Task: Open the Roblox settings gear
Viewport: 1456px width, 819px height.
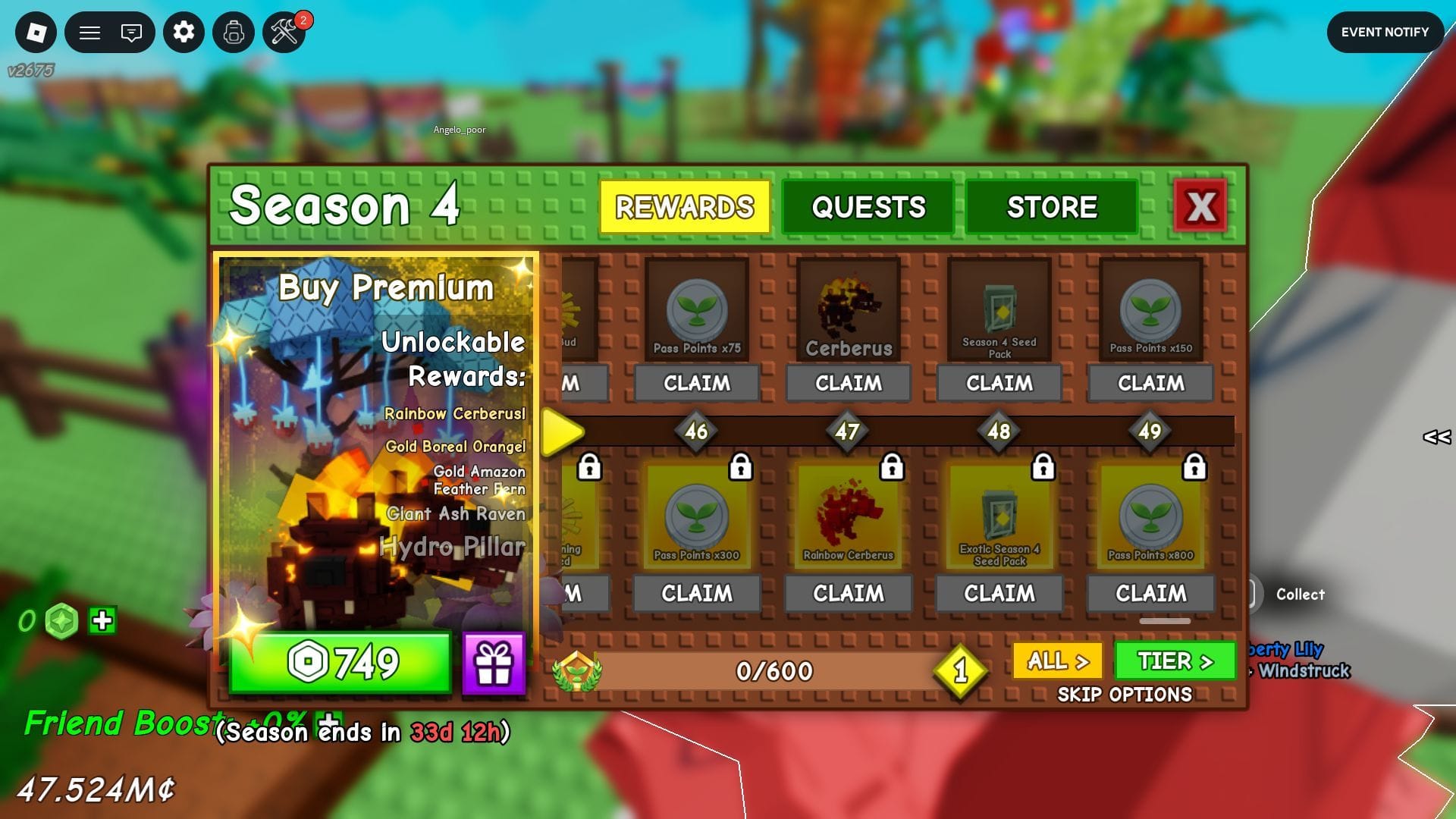Action: pyautogui.click(x=184, y=32)
